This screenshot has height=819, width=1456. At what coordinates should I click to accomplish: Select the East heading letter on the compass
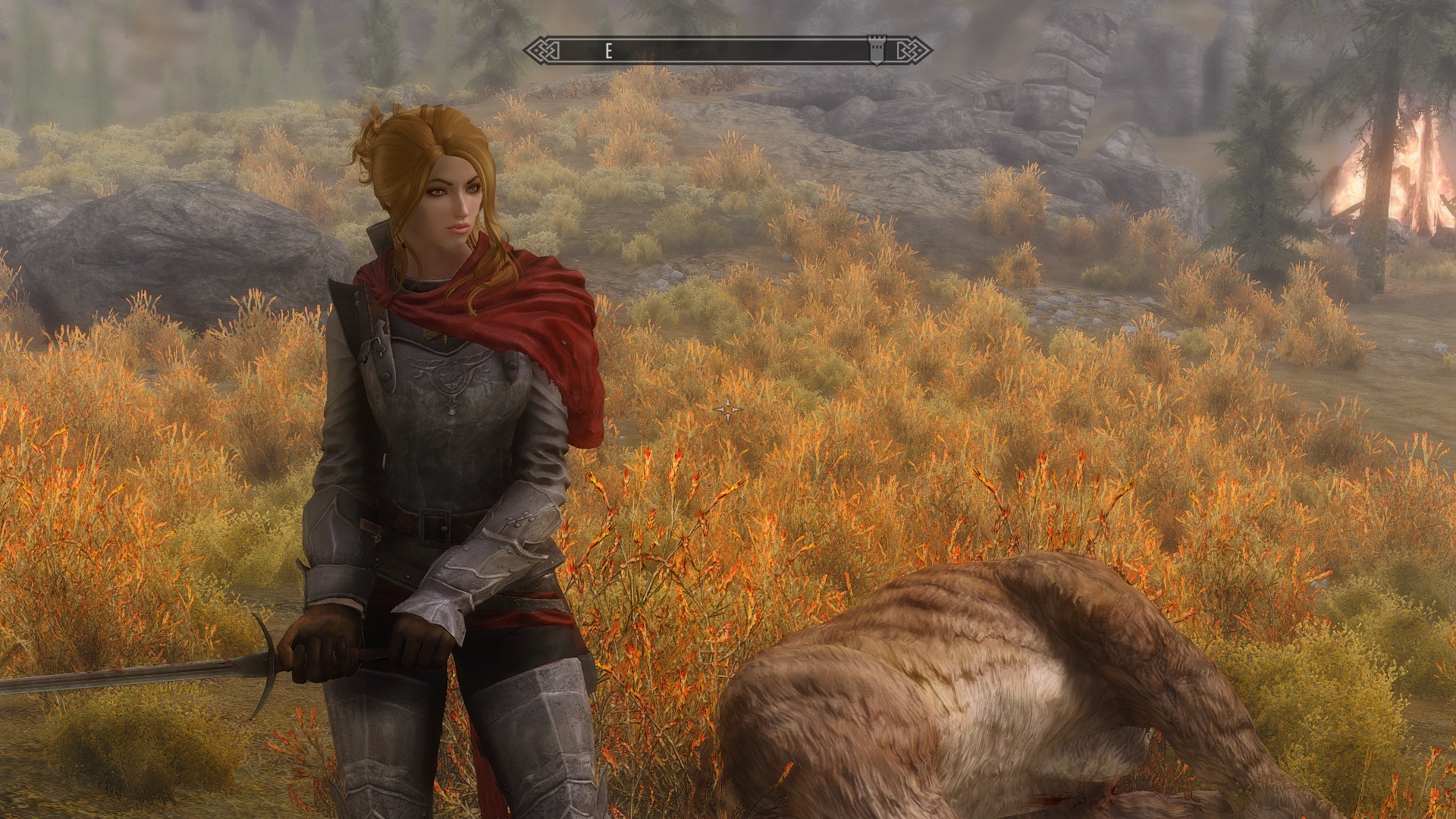coord(608,51)
